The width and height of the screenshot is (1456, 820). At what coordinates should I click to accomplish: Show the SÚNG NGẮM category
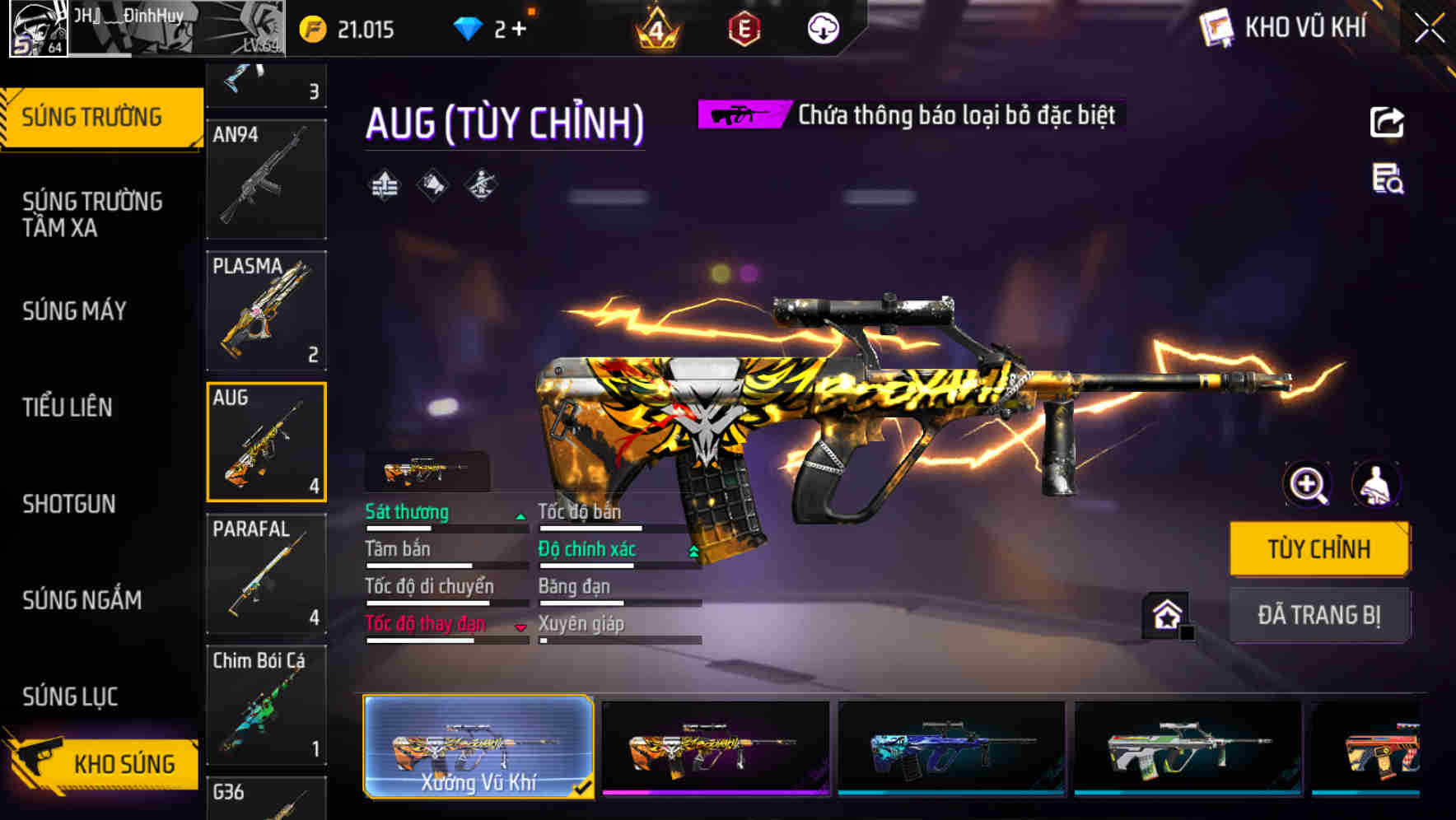tap(82, 600)
